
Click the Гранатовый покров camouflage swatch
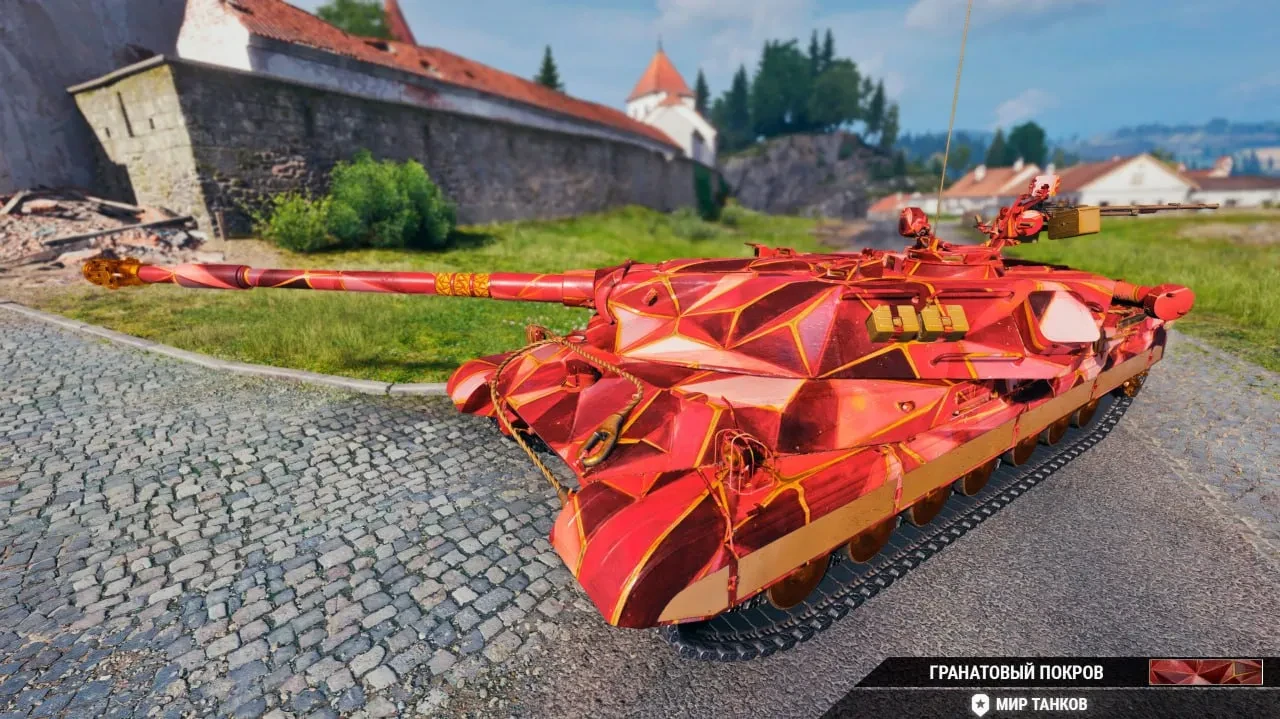[x=1205, y=672]
